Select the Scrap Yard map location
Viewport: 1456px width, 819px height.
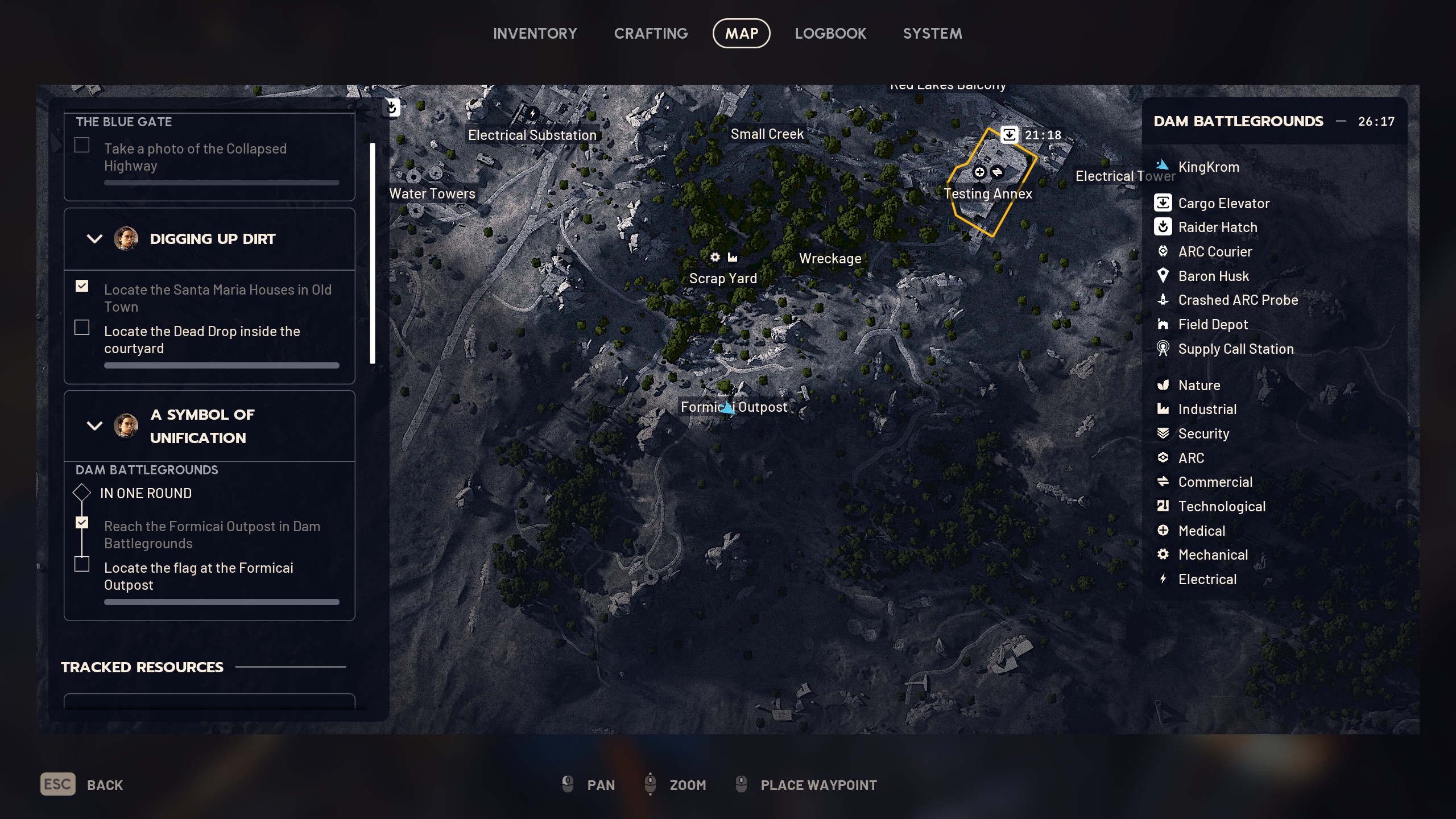point(722,279)
